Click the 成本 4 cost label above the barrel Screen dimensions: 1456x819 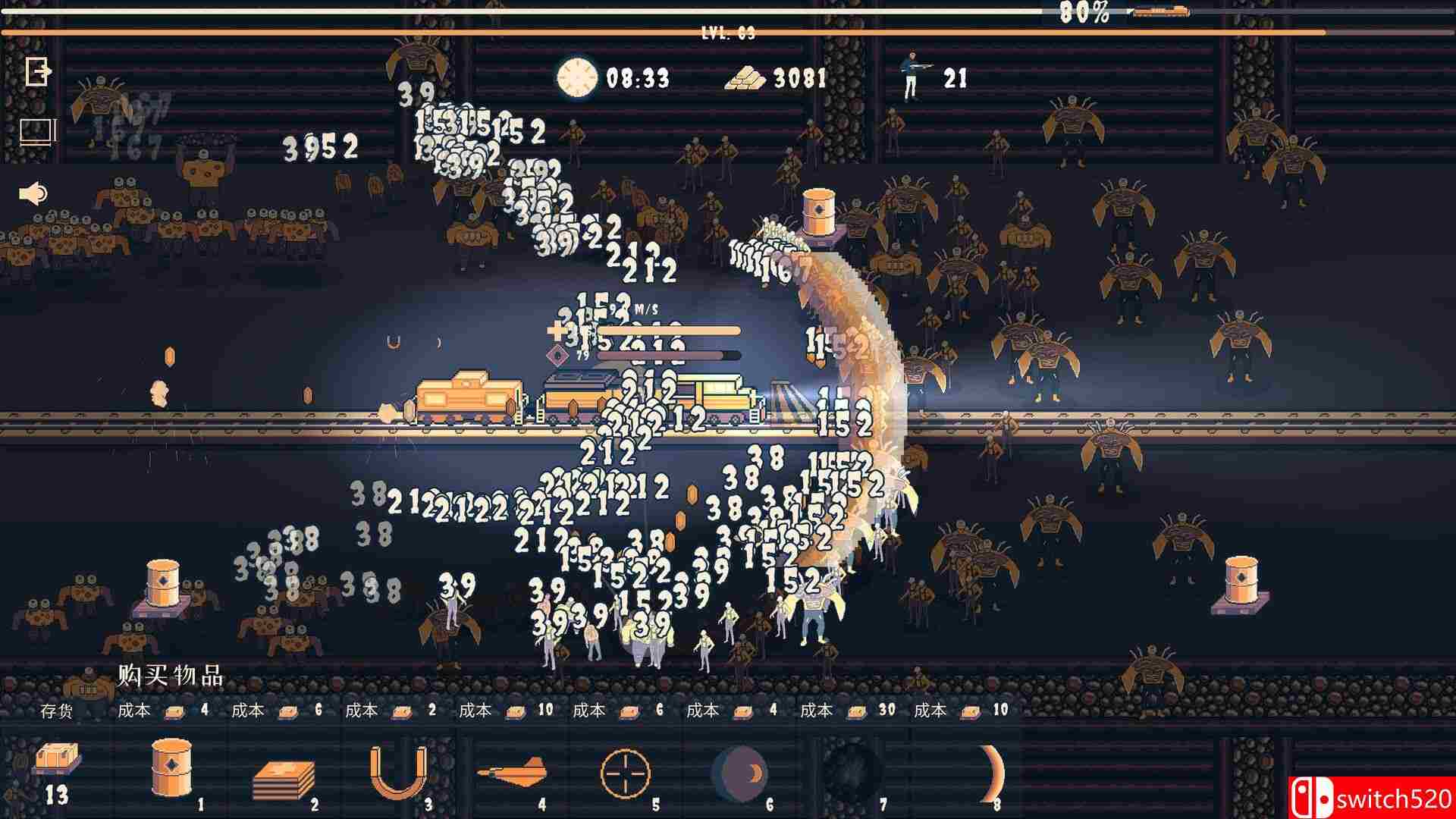(163, 711)
